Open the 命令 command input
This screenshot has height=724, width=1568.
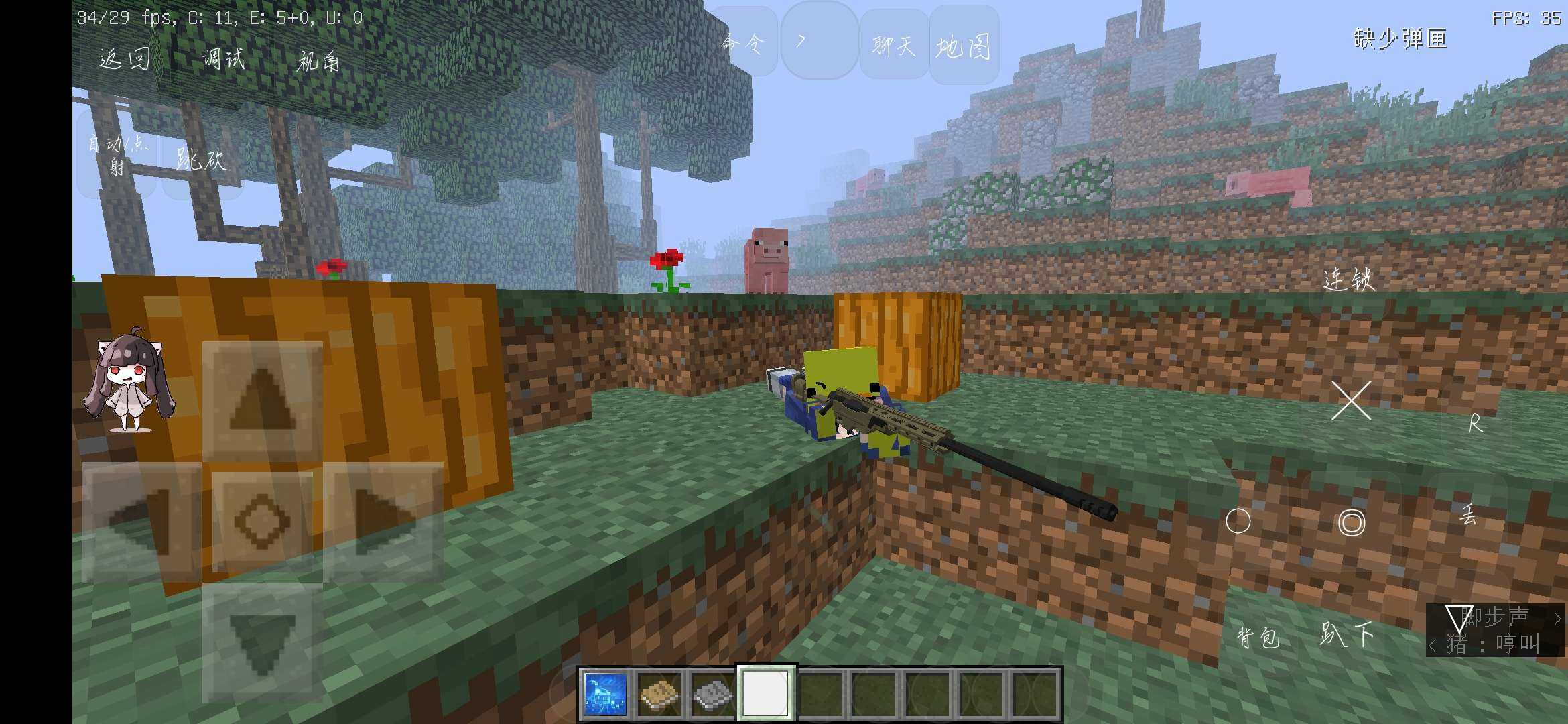[x=742, y=44]
